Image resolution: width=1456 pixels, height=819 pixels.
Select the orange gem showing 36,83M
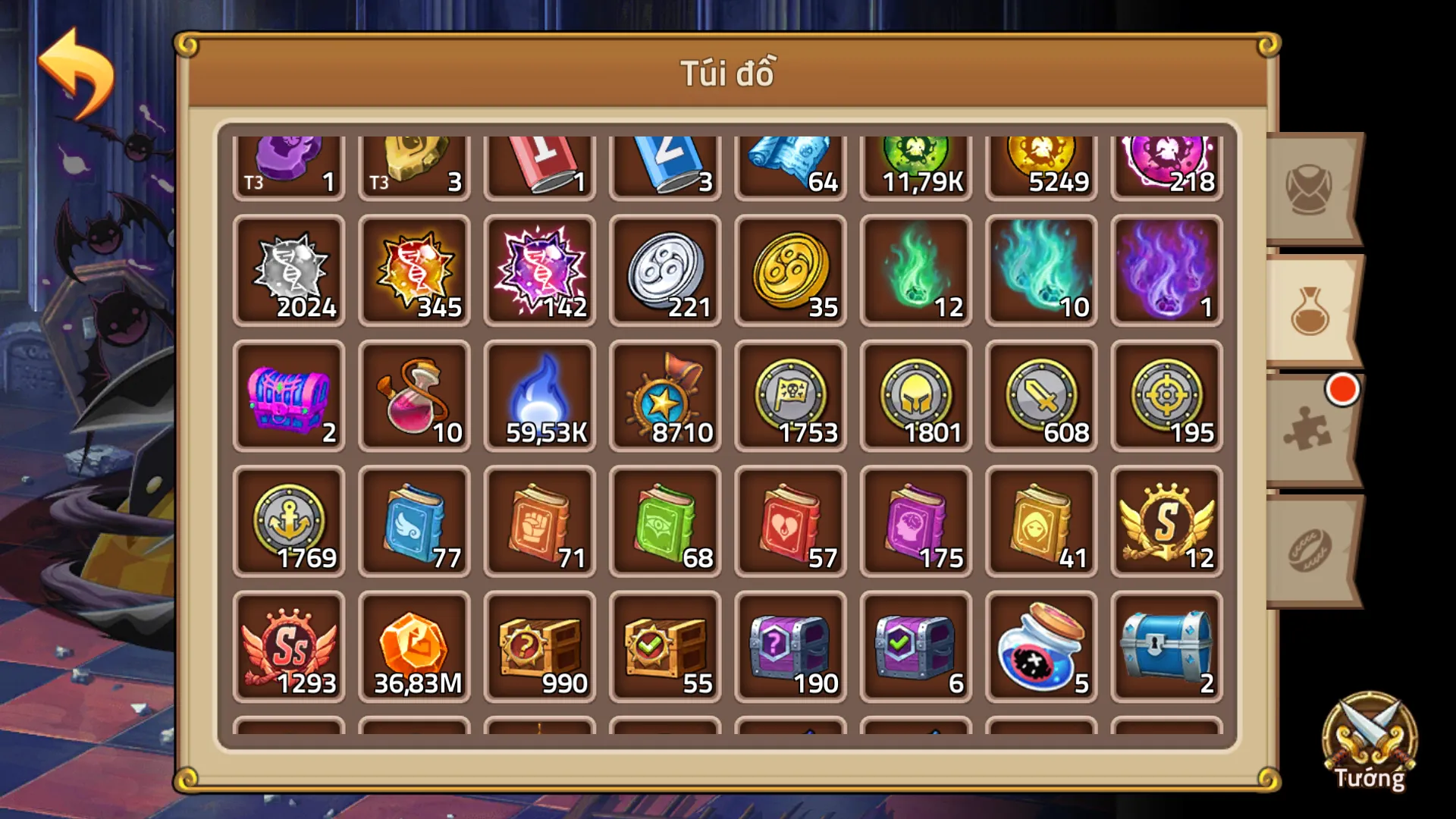pyautogui.click(x=414, y=647)
